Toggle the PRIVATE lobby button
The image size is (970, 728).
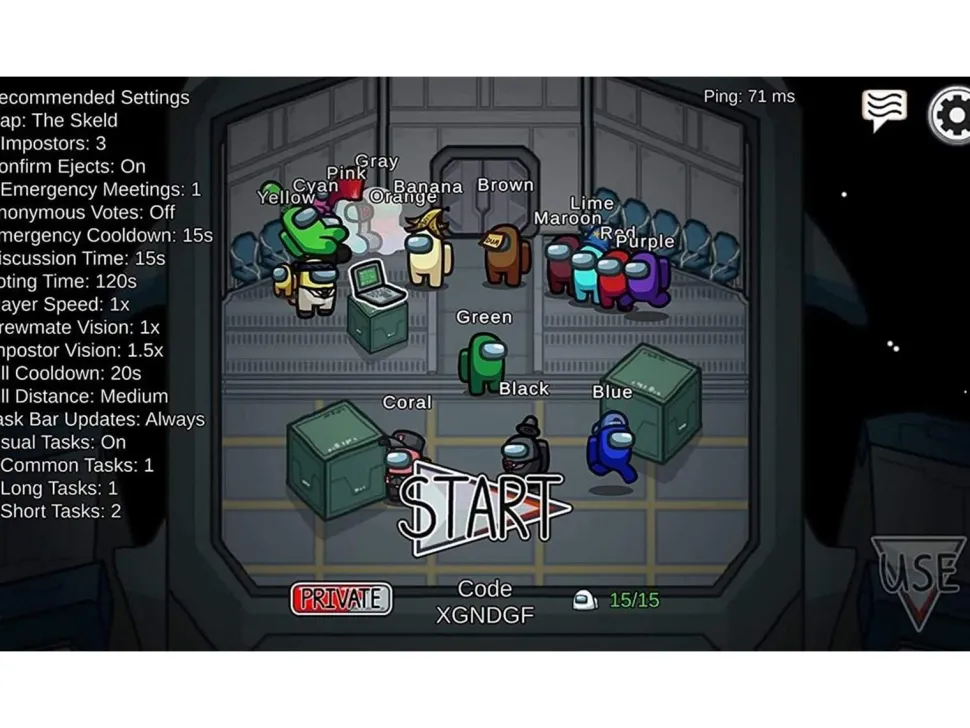point(341,599)
